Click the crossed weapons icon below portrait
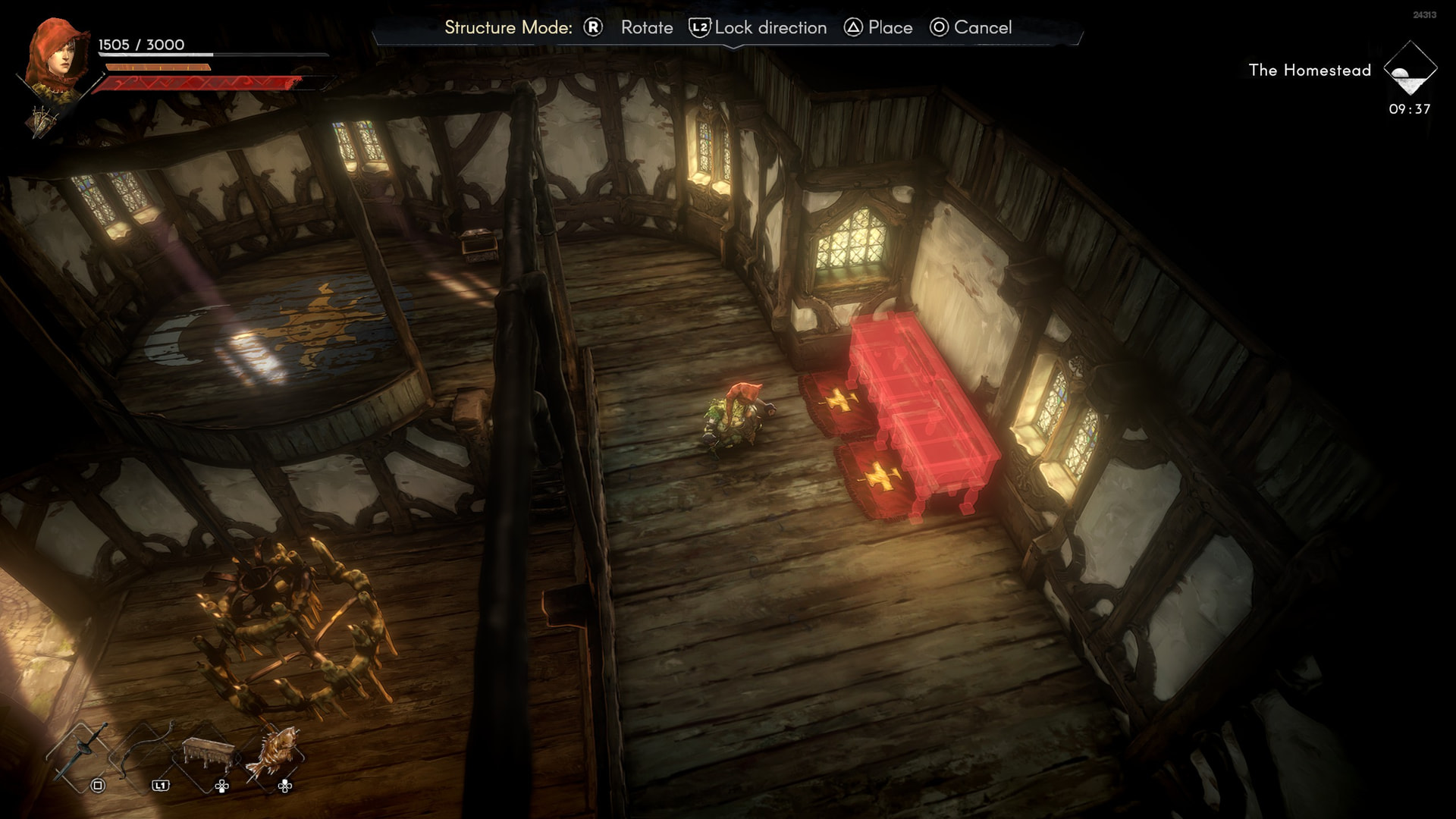 pos(42,120)
